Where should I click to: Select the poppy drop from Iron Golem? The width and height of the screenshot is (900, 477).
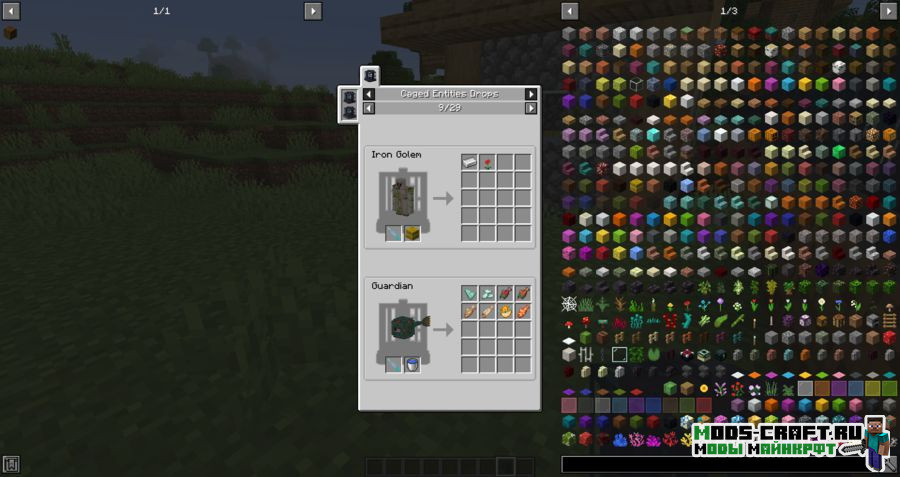click(487, 162)
